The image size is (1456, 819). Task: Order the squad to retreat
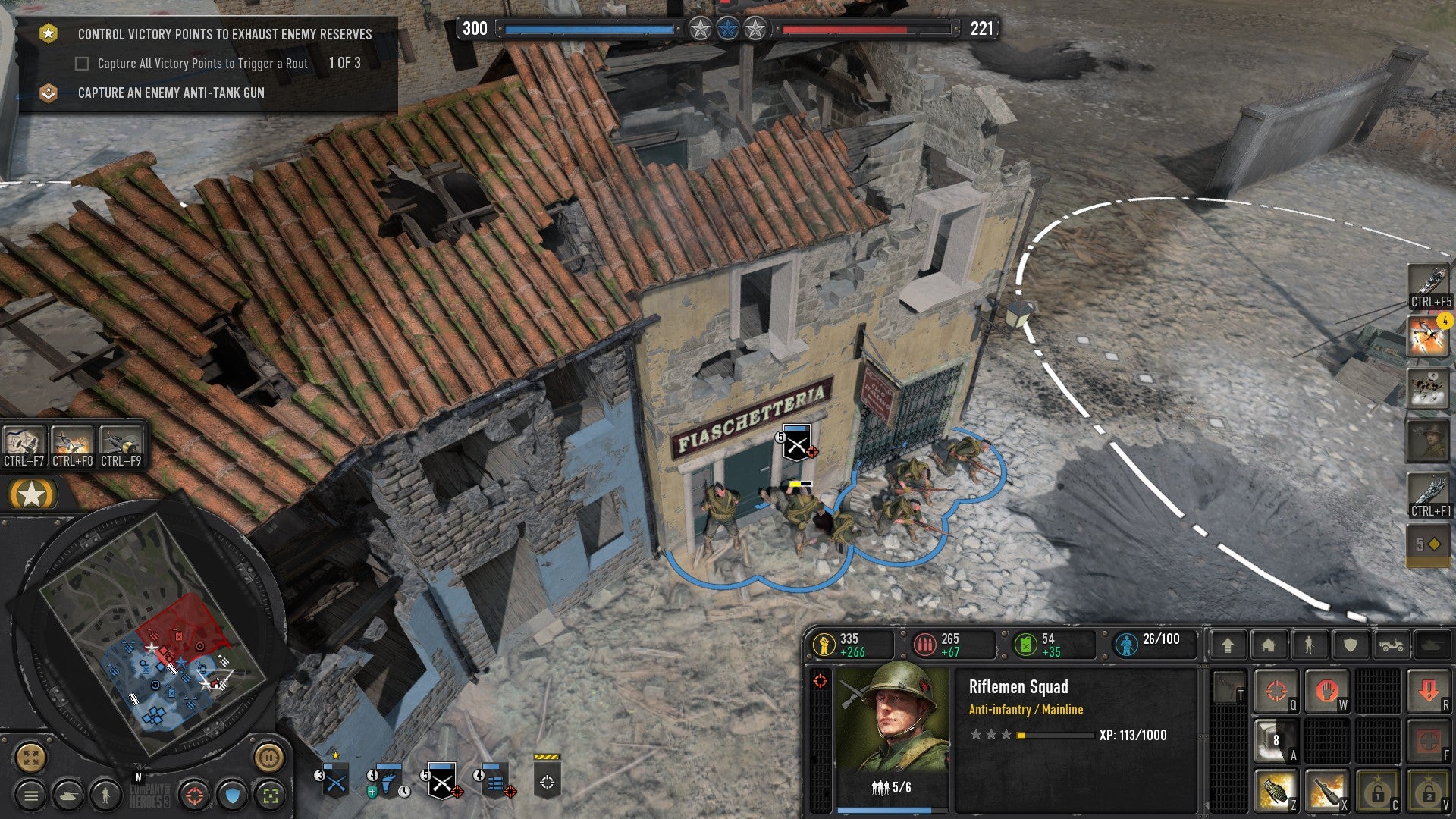click(1429, 690)
